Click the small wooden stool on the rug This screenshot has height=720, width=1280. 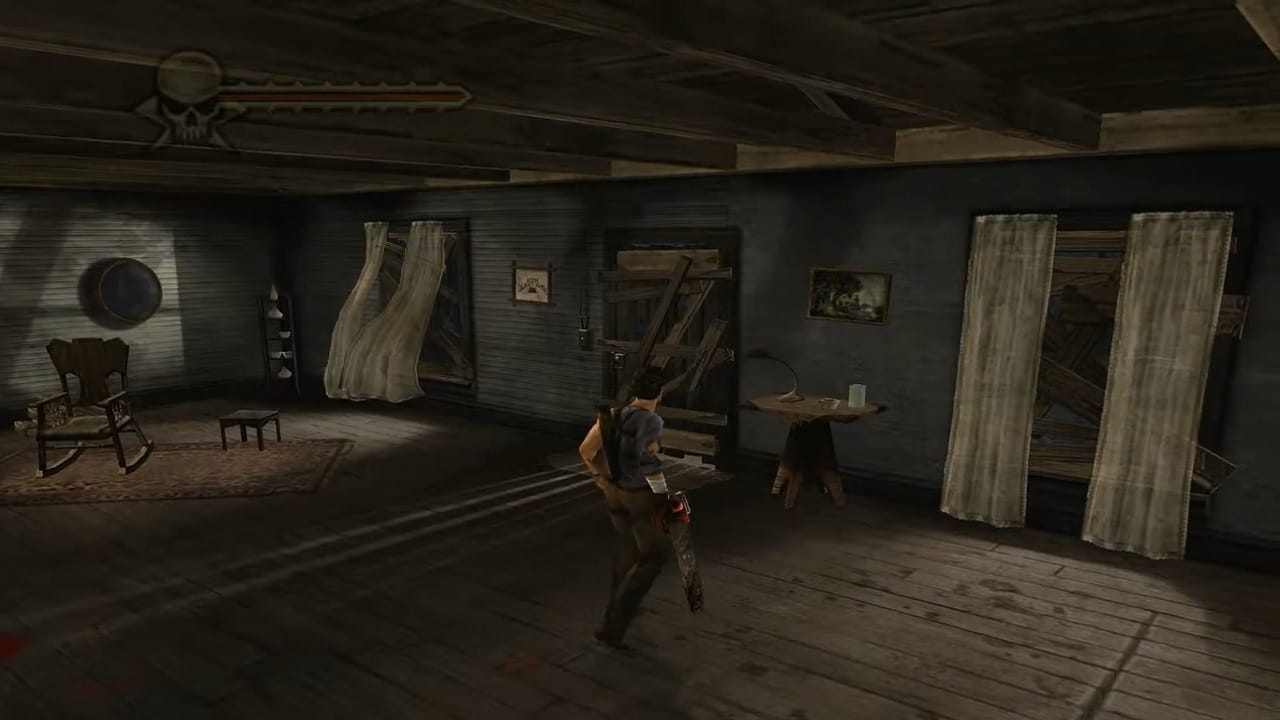(248, 425)
